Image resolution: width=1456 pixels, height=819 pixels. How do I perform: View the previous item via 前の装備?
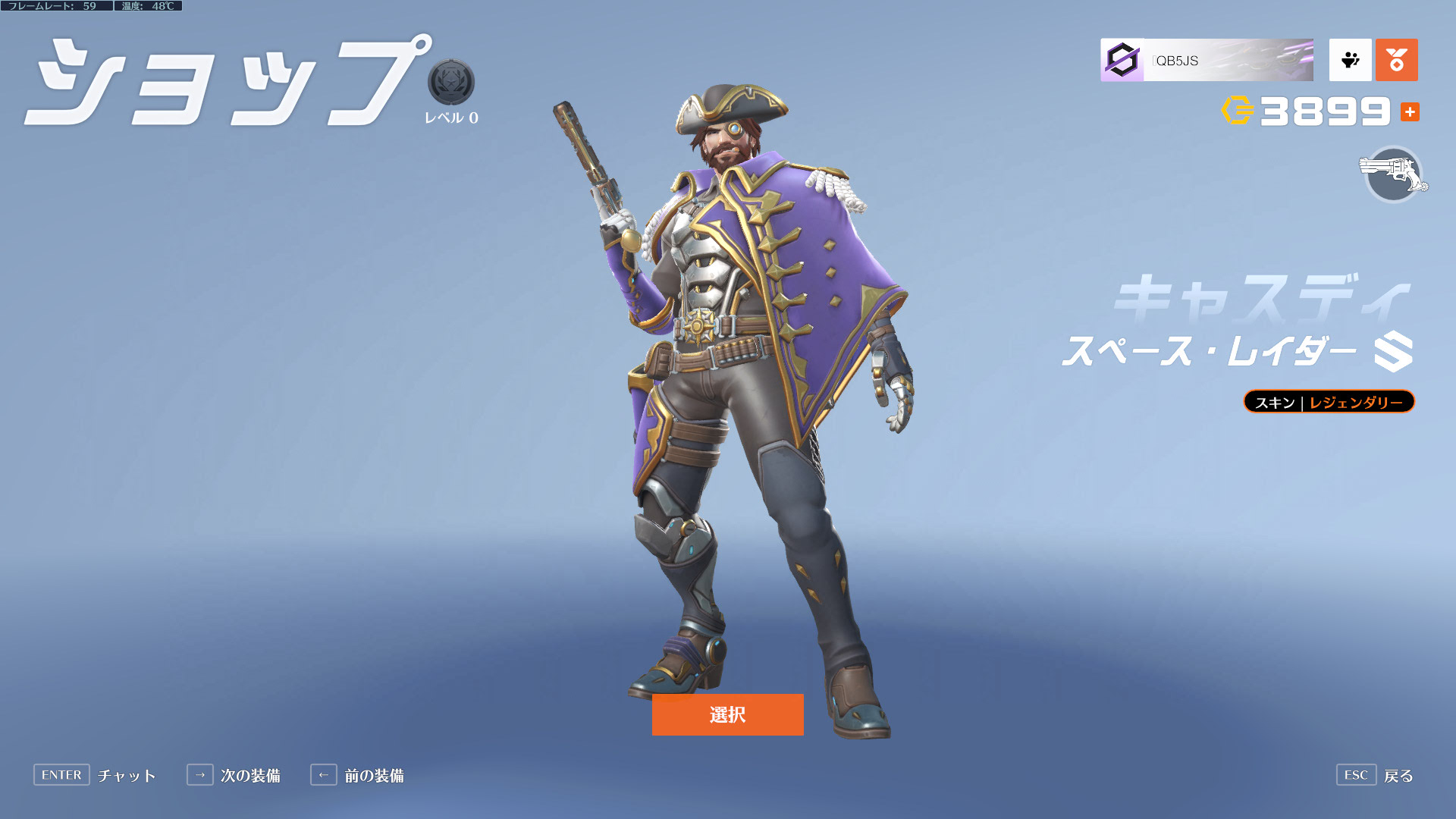point(357,775)
